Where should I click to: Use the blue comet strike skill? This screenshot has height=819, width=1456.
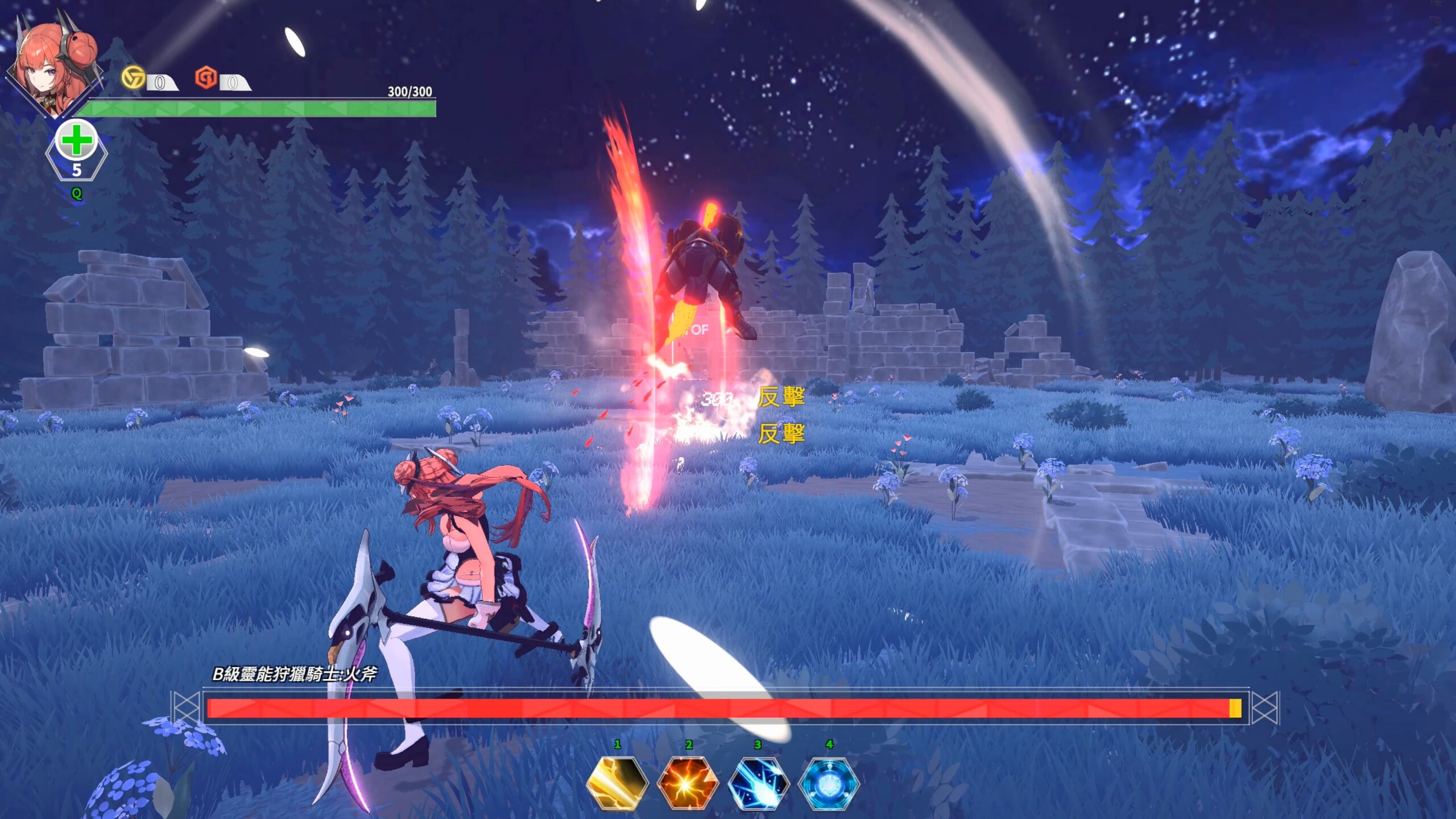(x=758, y=784)
